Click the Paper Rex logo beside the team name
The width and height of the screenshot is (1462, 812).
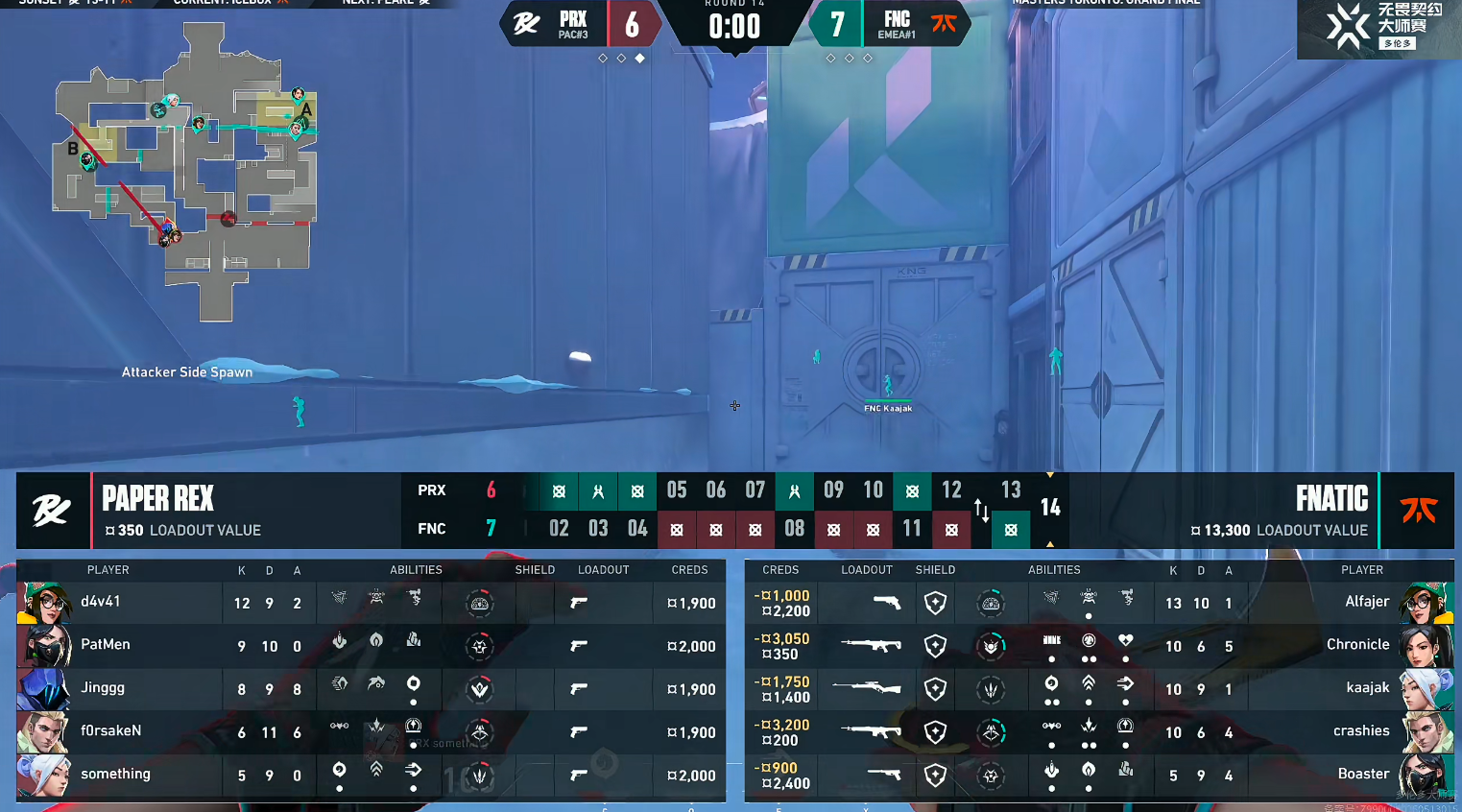(x=52, y=511)
